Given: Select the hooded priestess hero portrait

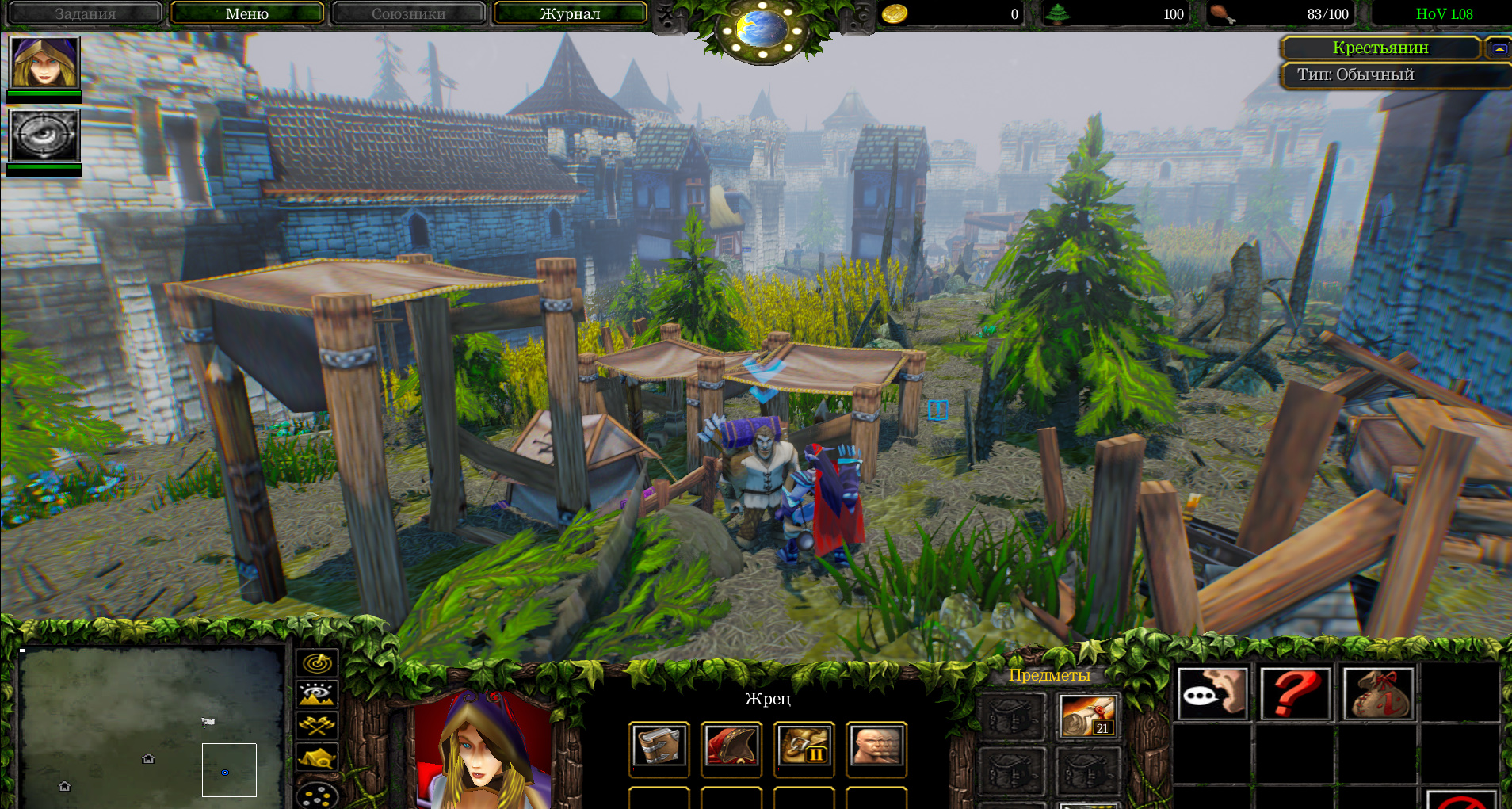Looking at the screenshot, I should click(44, 62).
